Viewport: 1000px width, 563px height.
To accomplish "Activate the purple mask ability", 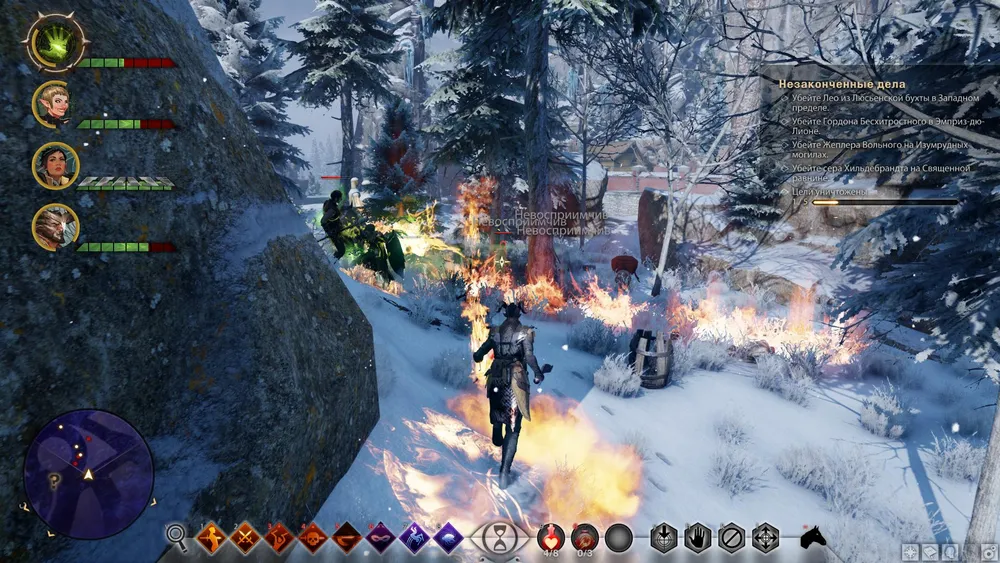I will 381,538.
